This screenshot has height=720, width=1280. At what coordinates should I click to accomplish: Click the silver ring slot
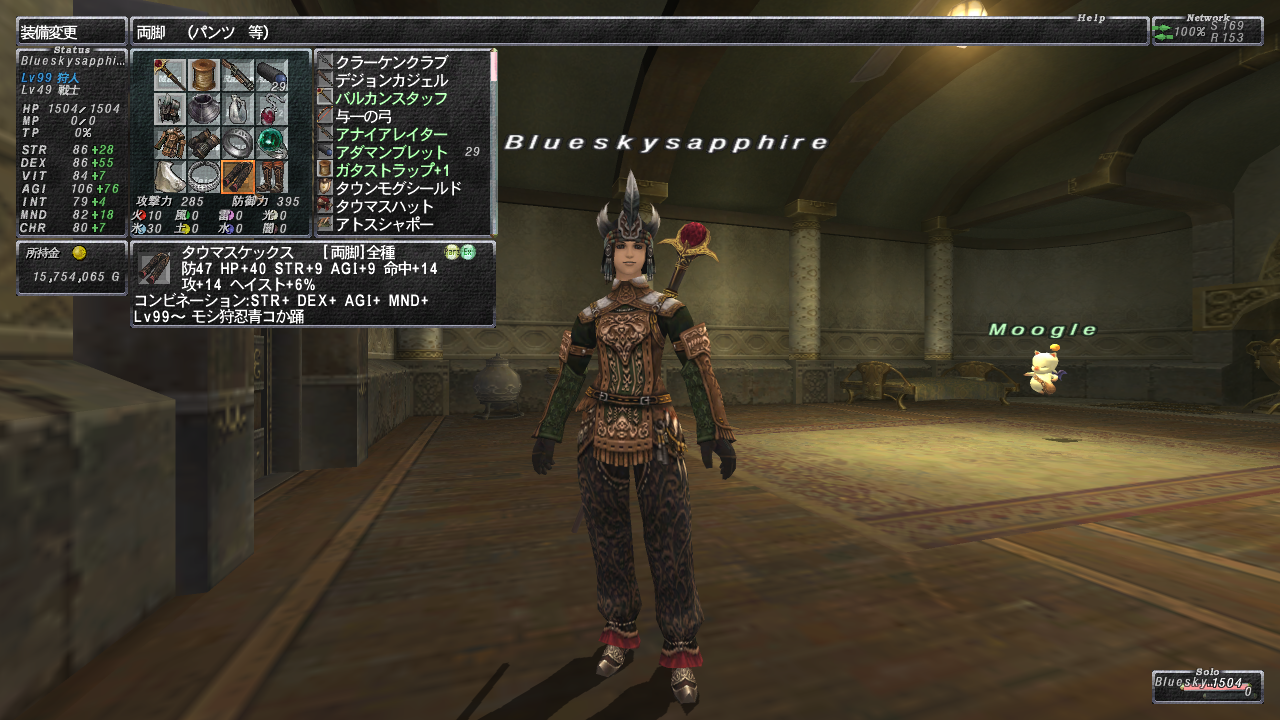(x=238, y=143)
